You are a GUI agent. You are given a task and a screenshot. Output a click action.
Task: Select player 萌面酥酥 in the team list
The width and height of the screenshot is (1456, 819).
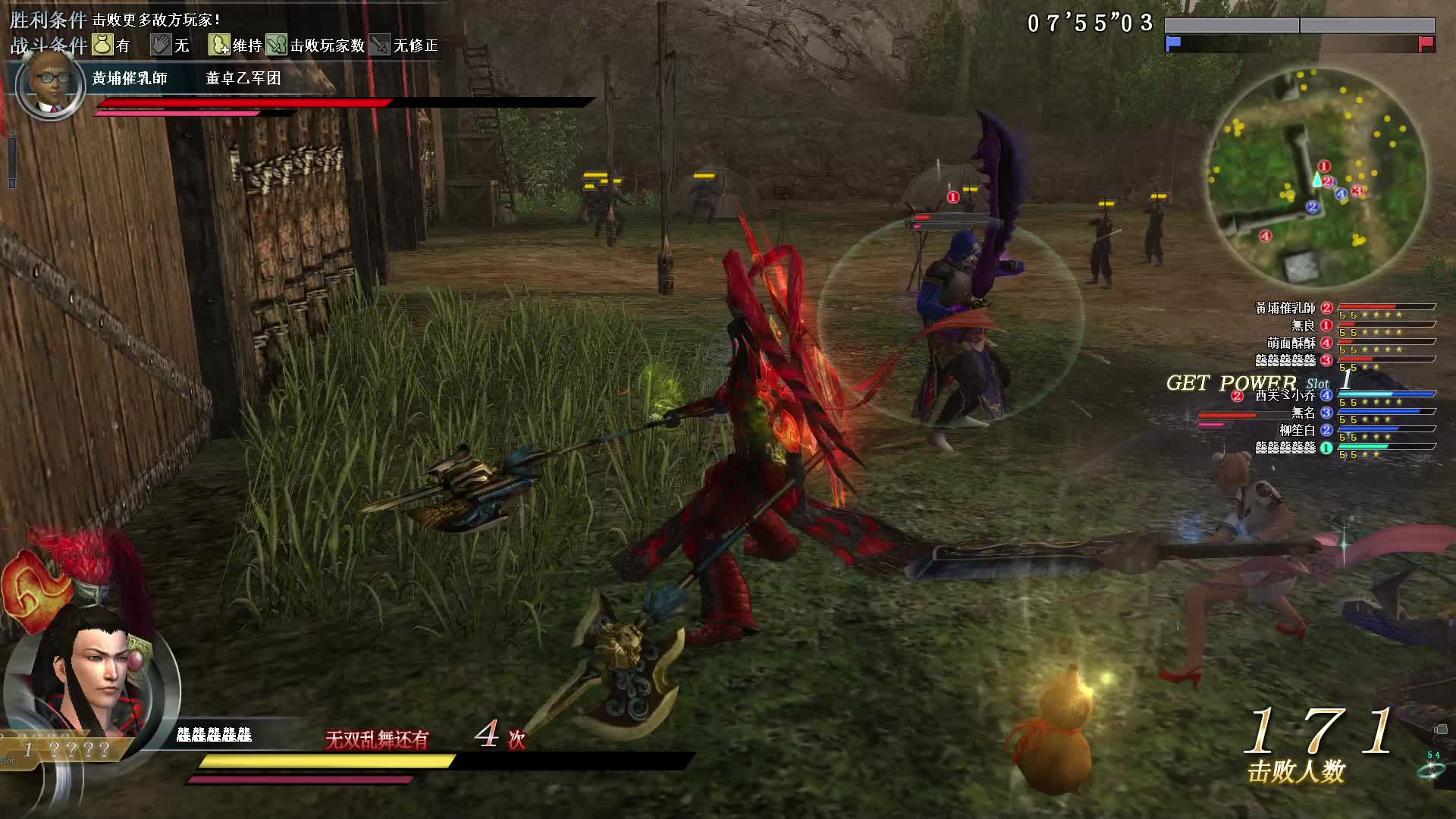click(1291, 343)
